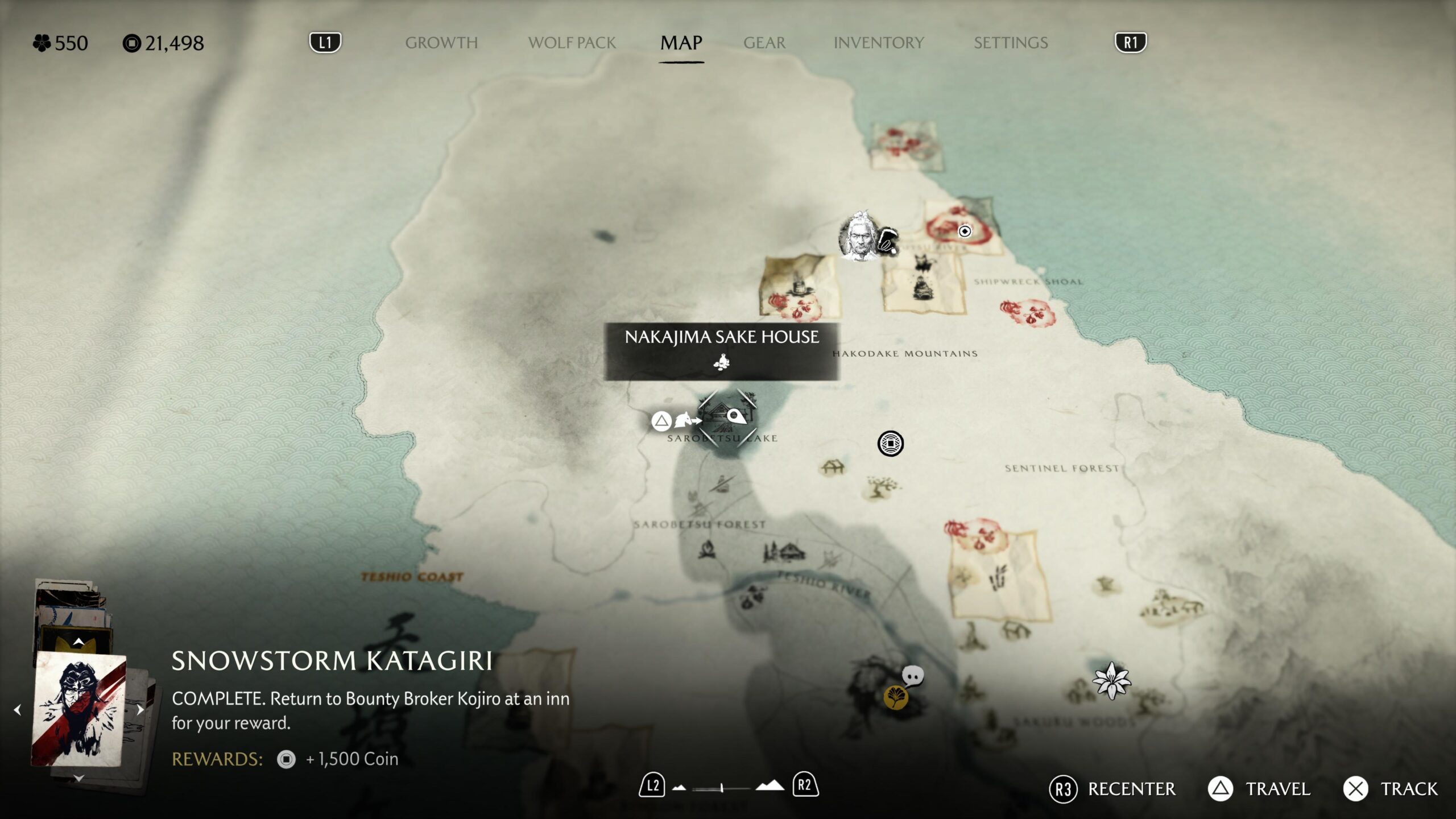Switch to the Settings tab
Screen dimensions: 1456x819
[x=1011, y=43]
